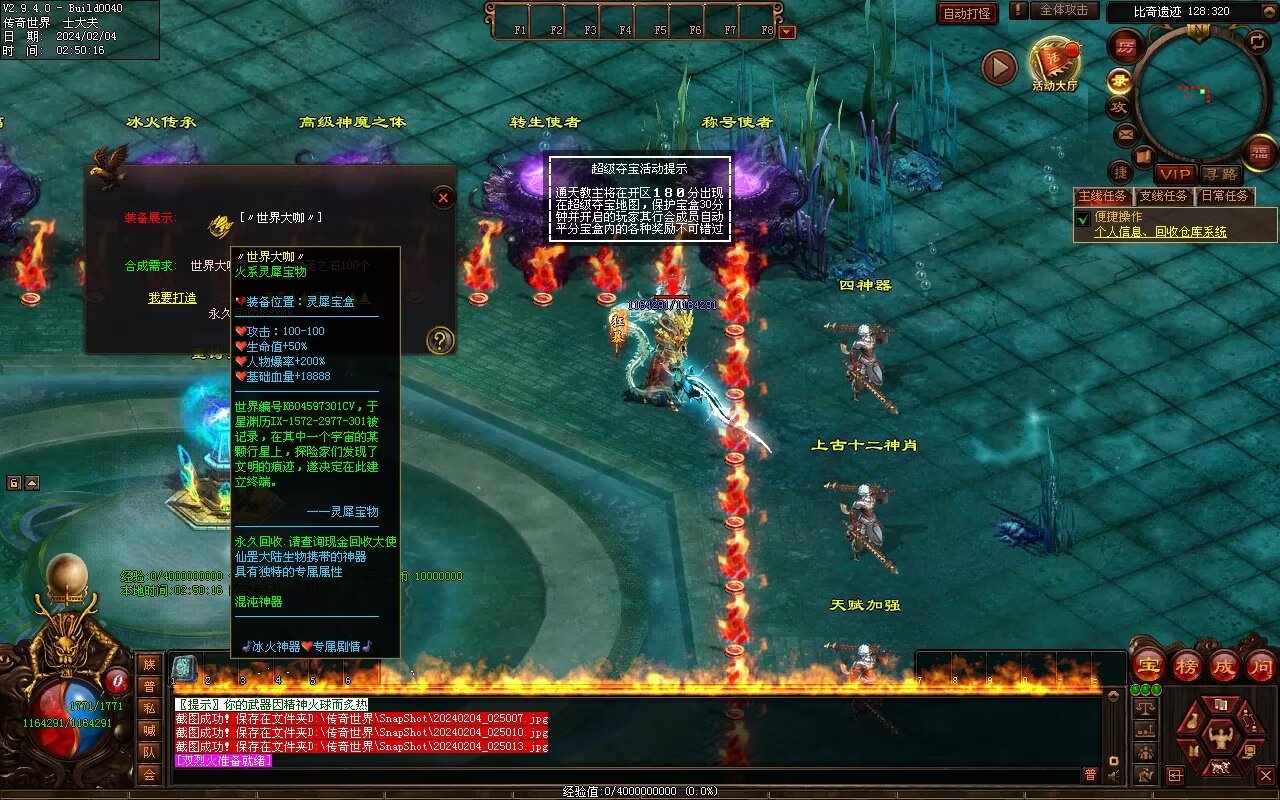Select the 私 private chat channel
1280x800 pixels.
click(x=149, y=708)
